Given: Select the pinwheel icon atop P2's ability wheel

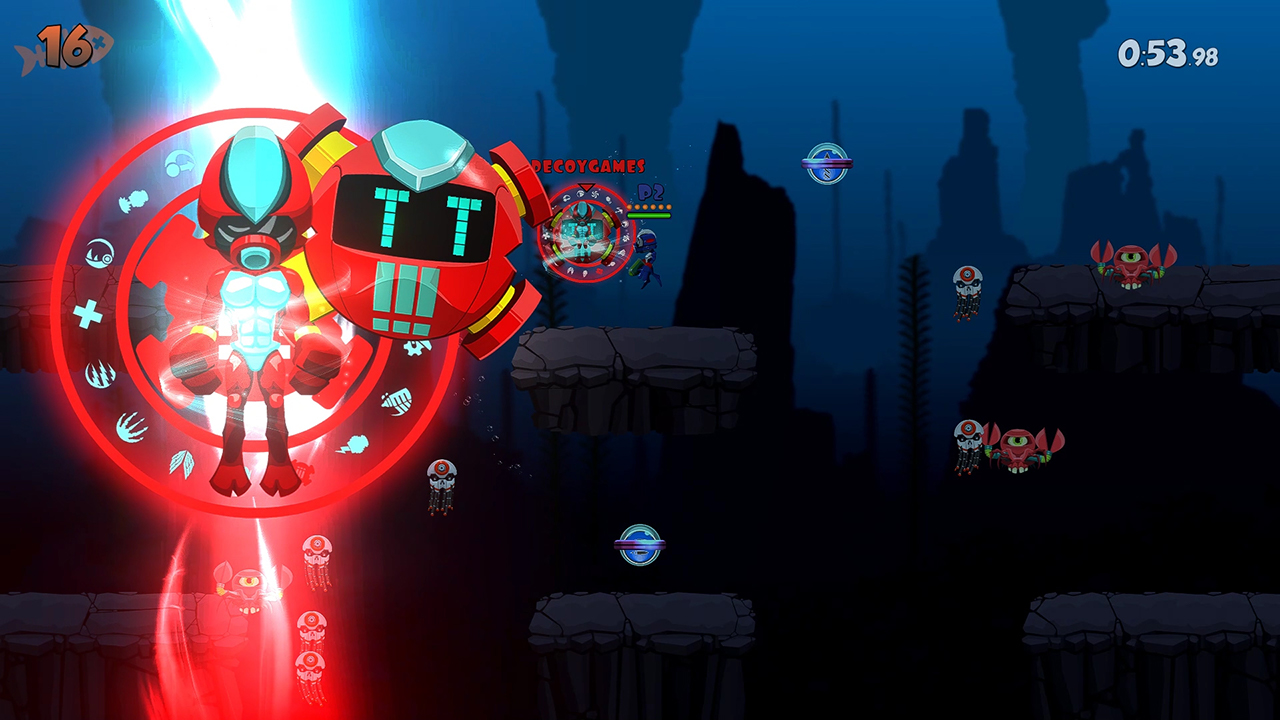Looking at the screenshot, I should pyautogui.click(x=594, y=193).
